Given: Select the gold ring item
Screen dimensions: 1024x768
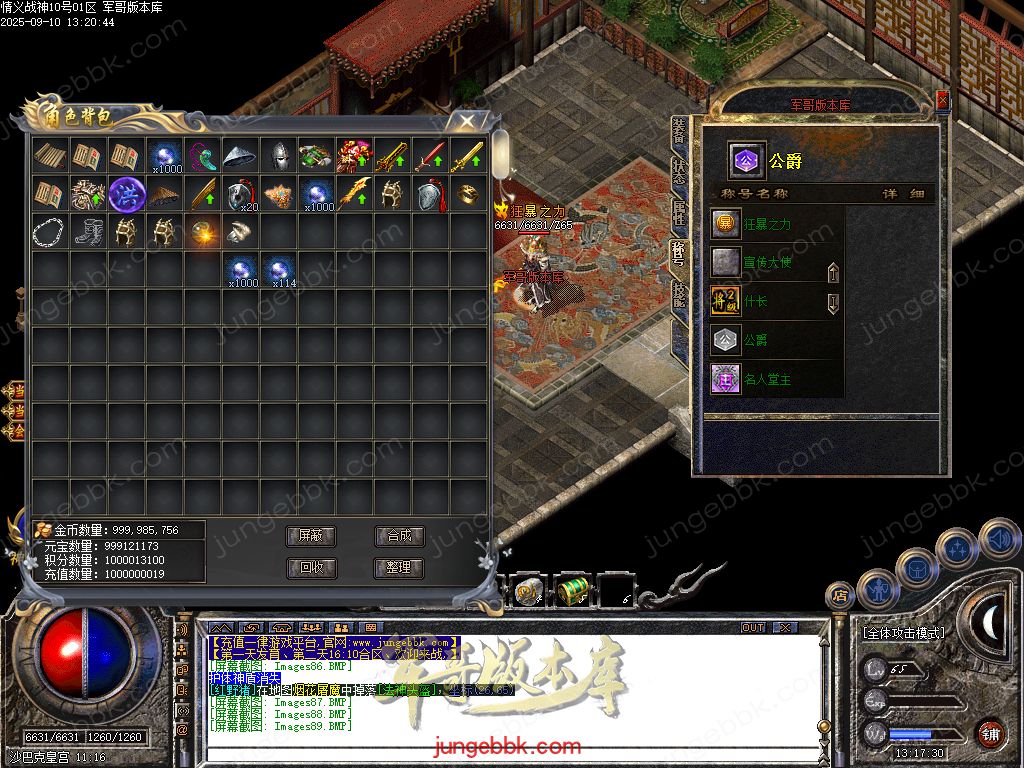Looking at the screenshot, I should click(467, 193).
